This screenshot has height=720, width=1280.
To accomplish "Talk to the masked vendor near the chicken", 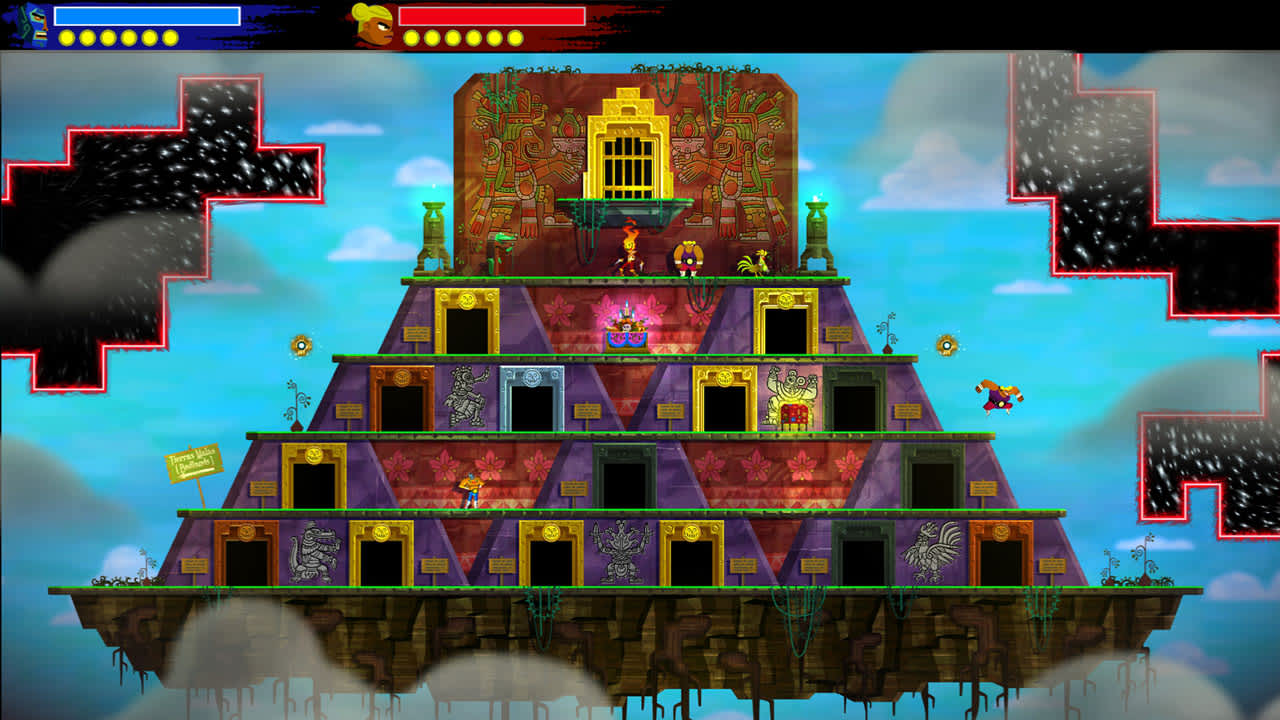I will 690,260.
